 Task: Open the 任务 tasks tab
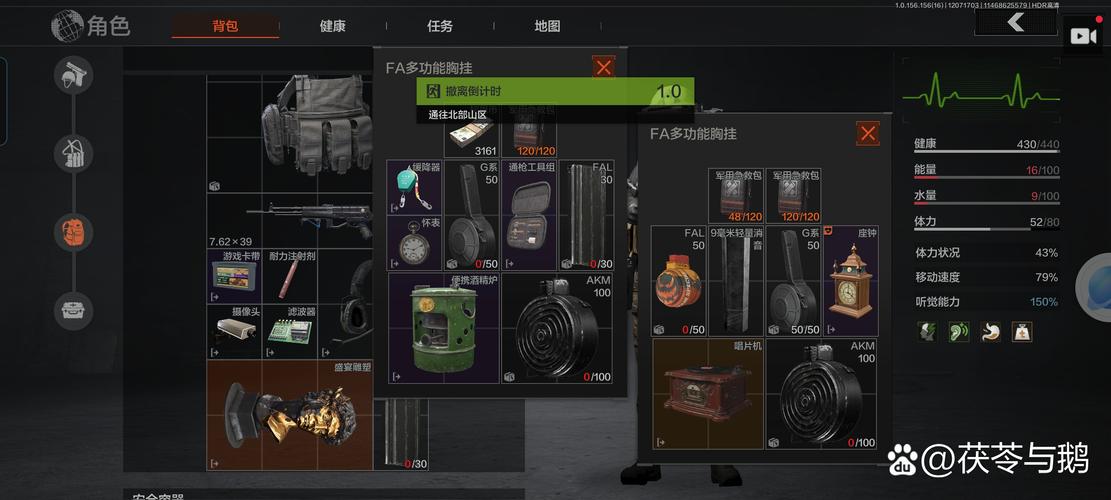(440, 26)
